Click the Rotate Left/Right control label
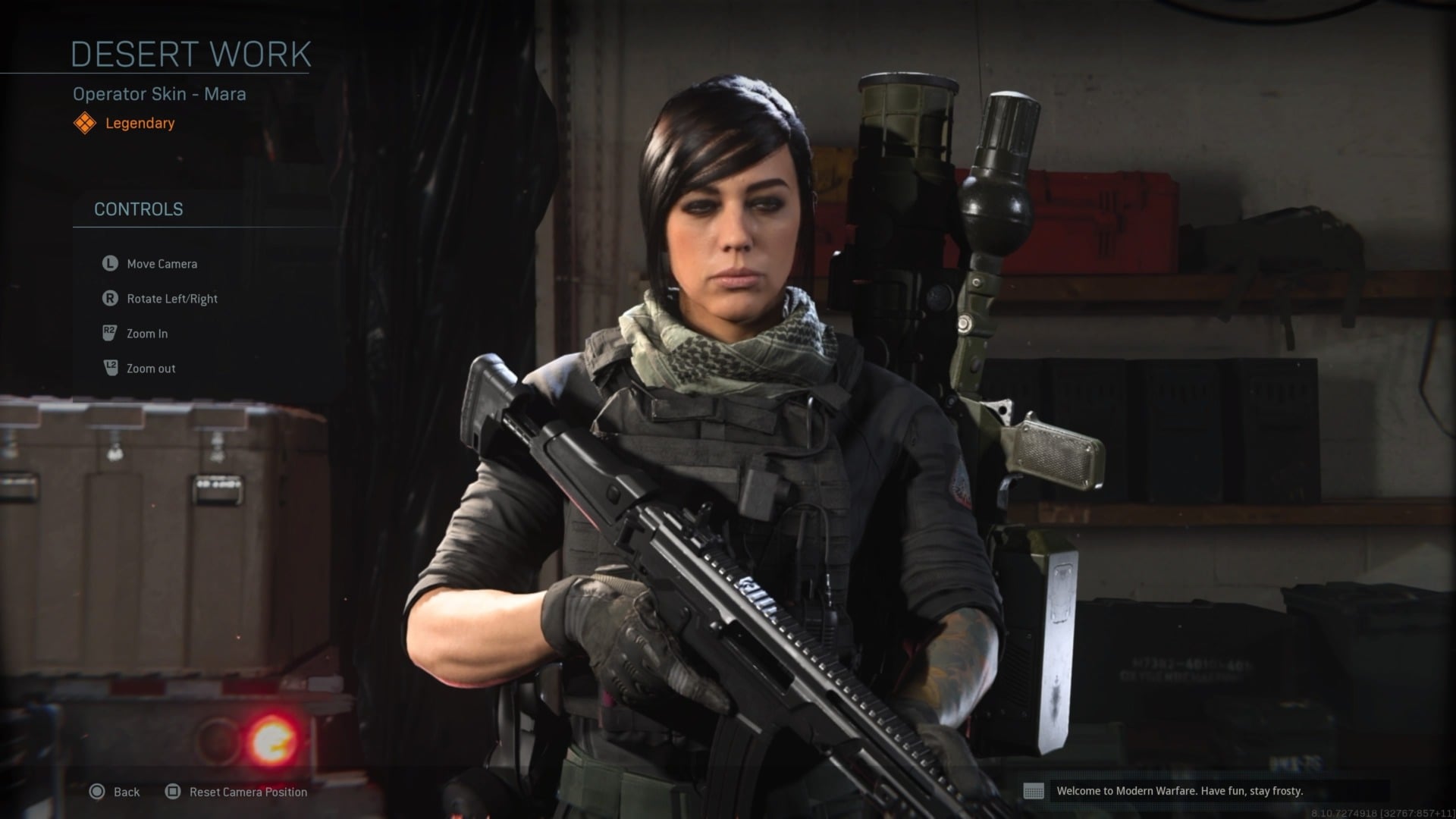This screenshot has width=1456, height=819. coord(172,298)
